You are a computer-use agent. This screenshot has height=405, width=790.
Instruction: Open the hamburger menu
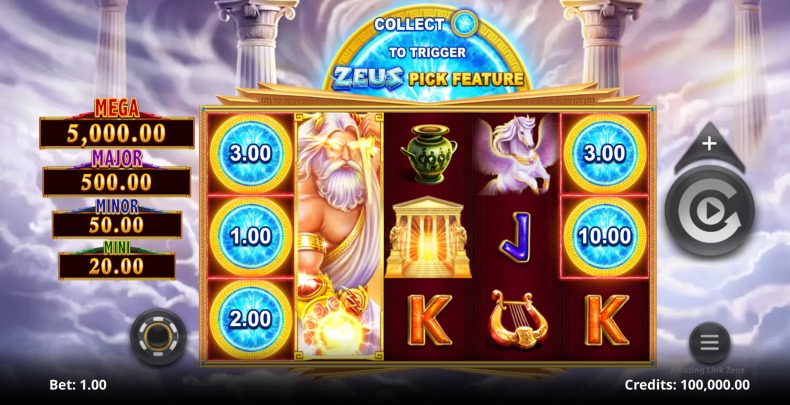click(x=709, y=343)
